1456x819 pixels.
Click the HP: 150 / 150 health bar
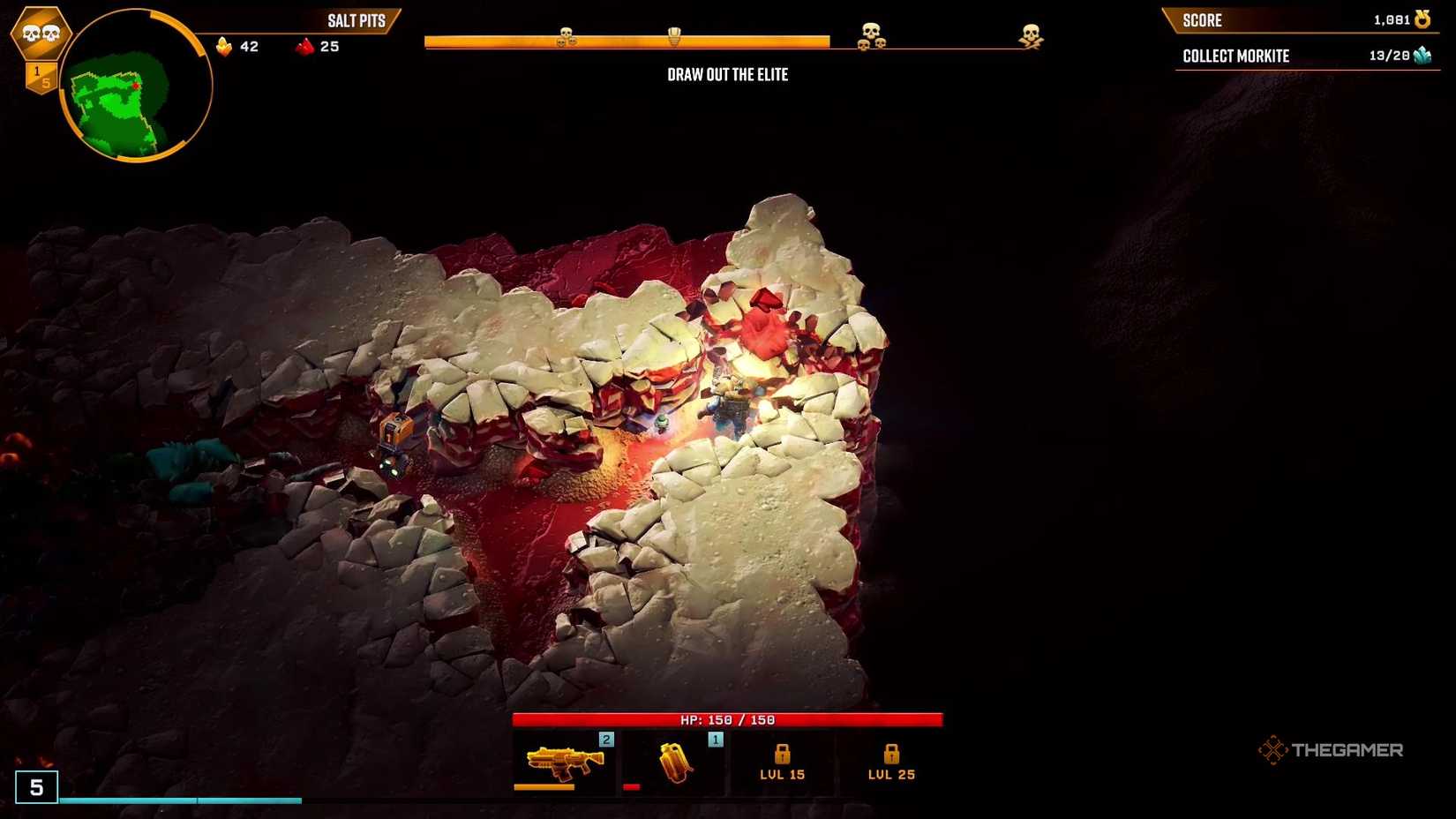point(728,719)
